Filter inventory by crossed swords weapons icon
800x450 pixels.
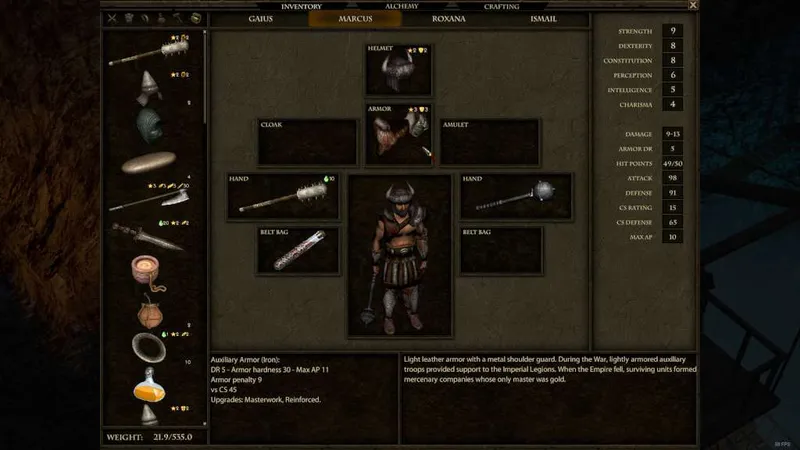112,18
